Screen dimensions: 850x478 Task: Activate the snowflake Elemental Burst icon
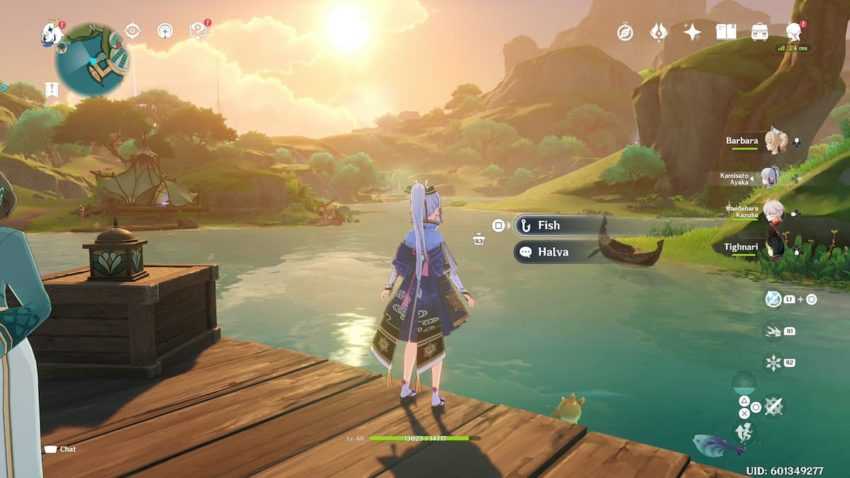coord(773,362)
